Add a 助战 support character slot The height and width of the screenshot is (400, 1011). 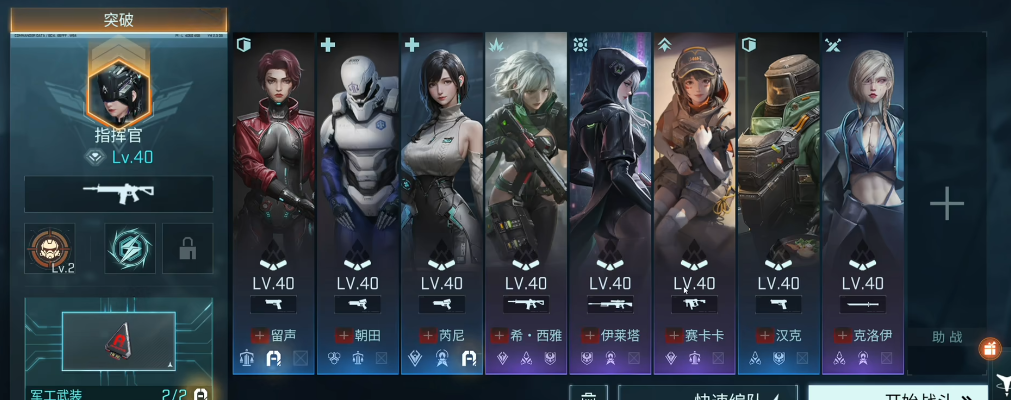tap(946, 205)
